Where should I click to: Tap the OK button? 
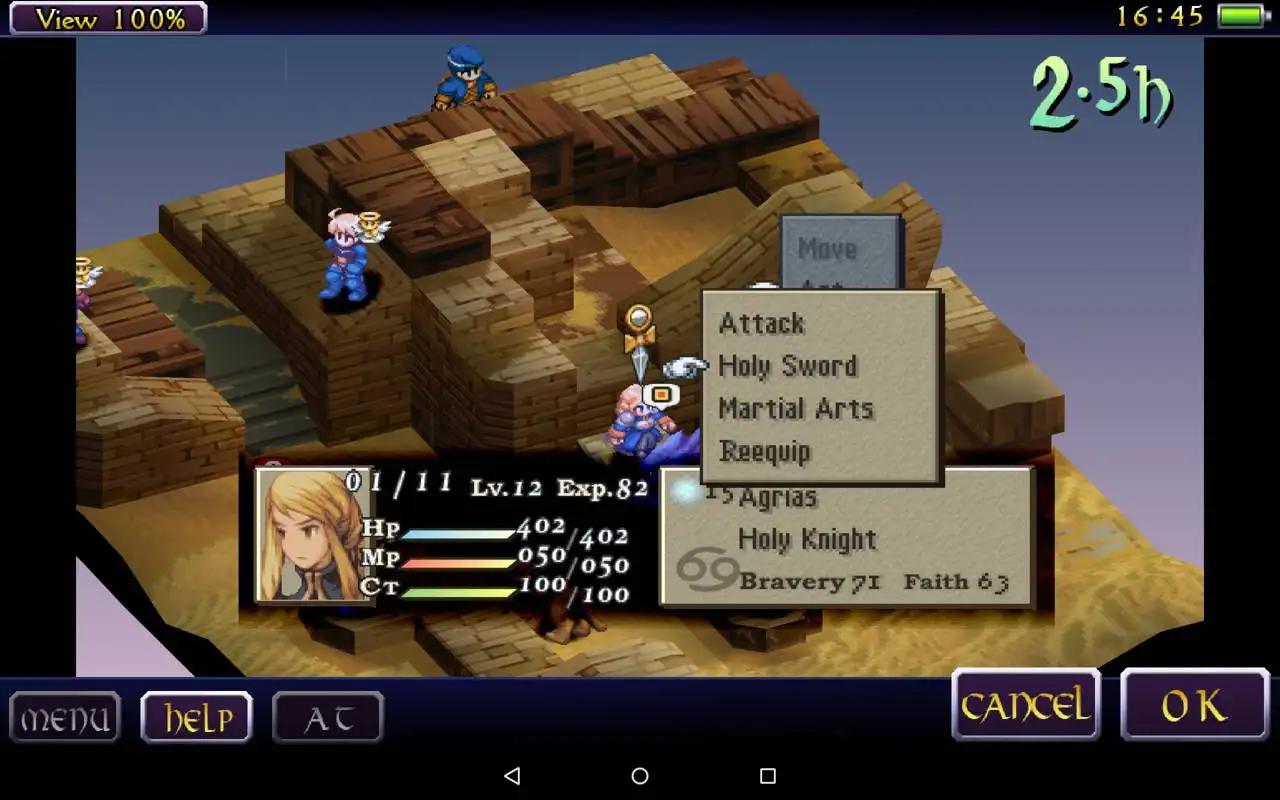click(1194, 706)
